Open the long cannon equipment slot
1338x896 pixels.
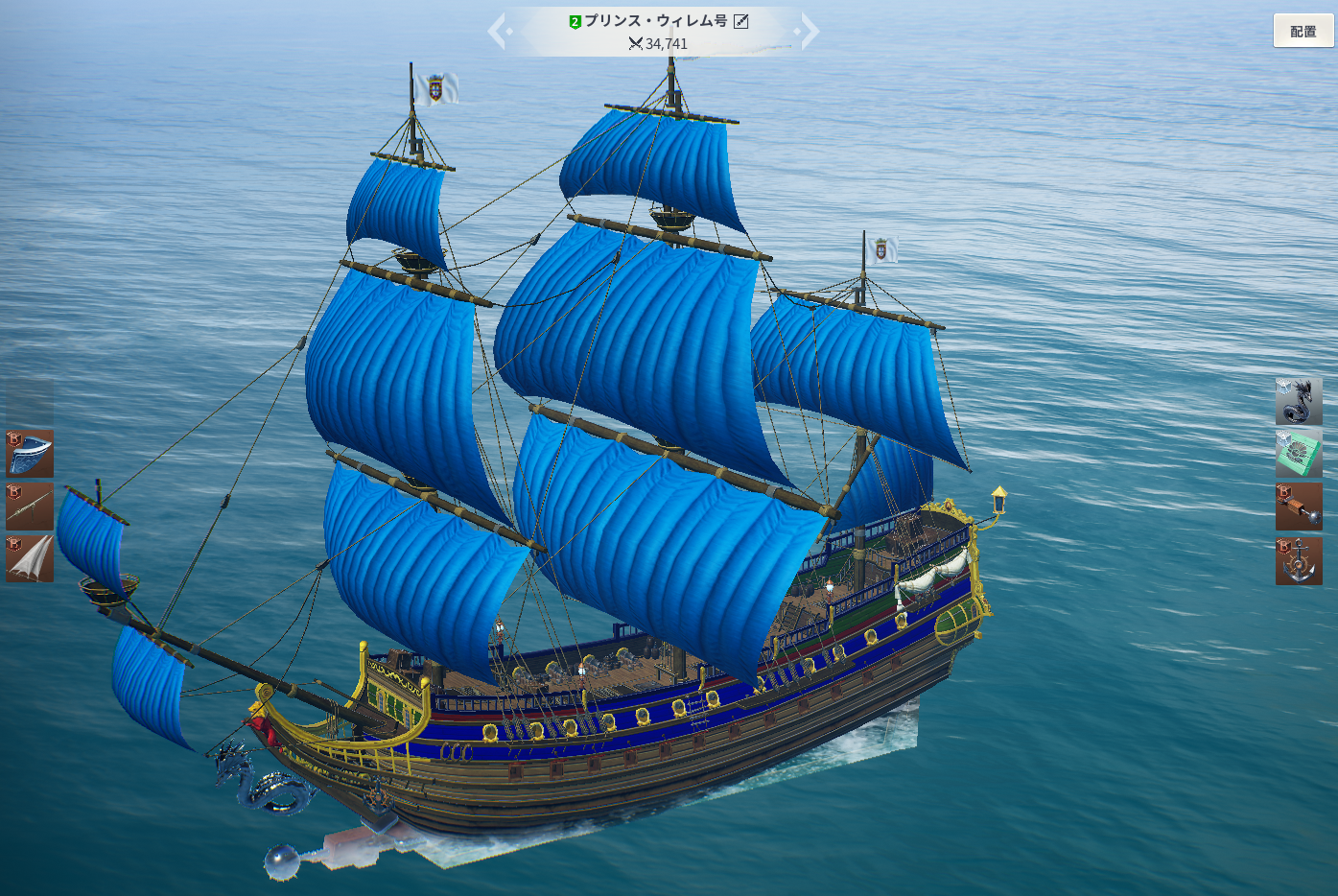click(30, 507)
